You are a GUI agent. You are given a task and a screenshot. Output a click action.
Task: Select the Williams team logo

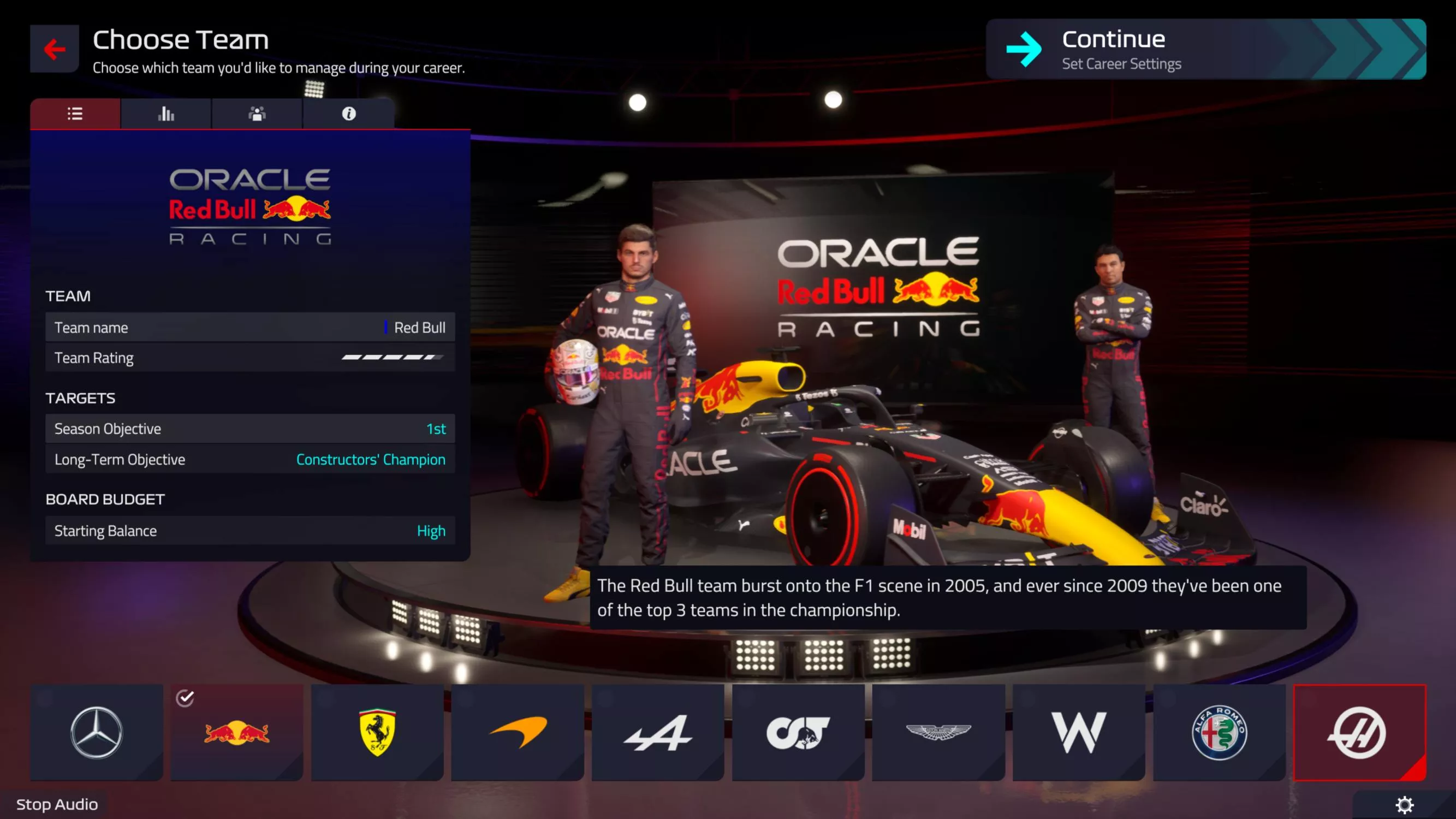point(1078,732)
